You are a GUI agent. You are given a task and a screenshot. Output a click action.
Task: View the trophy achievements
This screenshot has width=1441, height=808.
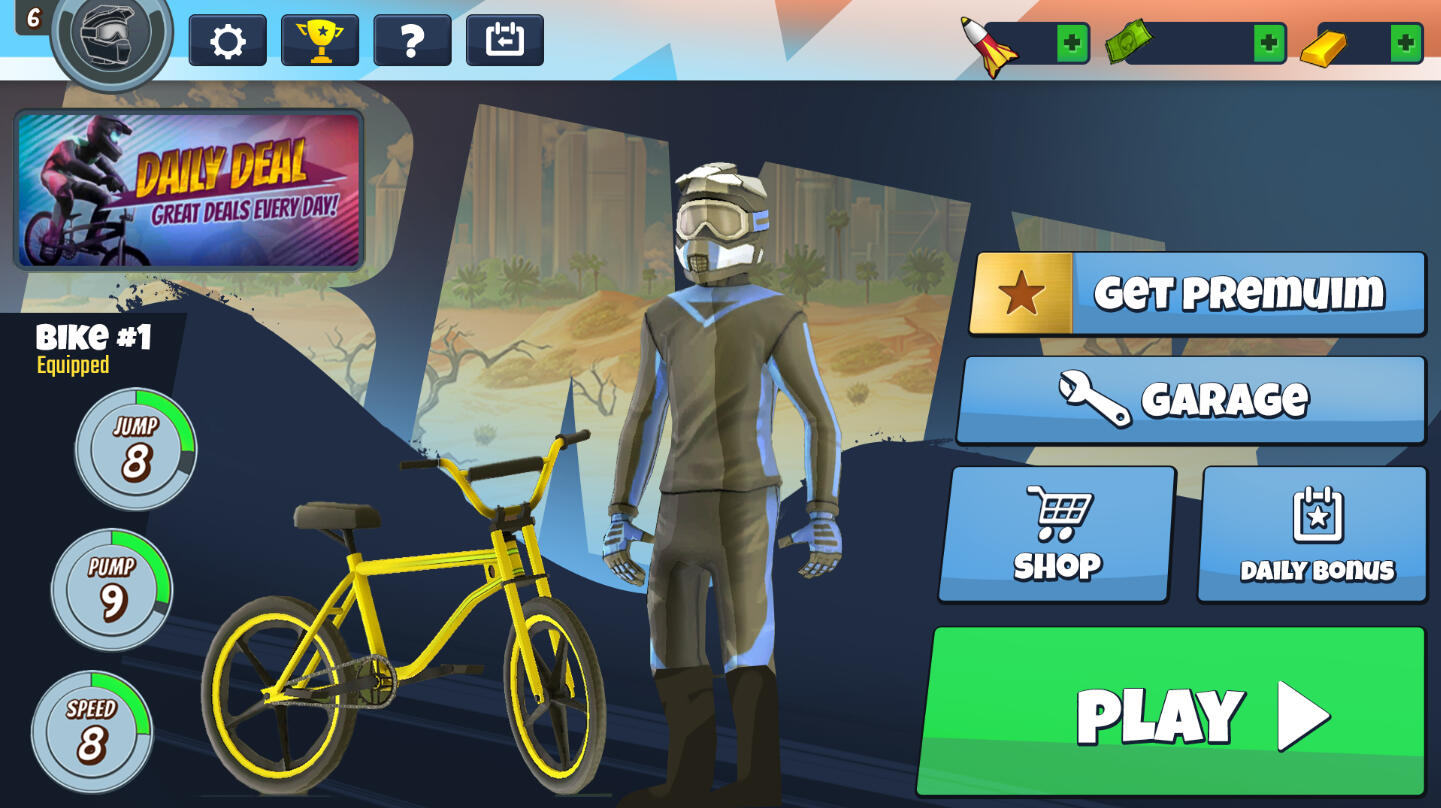coord(320,41)
